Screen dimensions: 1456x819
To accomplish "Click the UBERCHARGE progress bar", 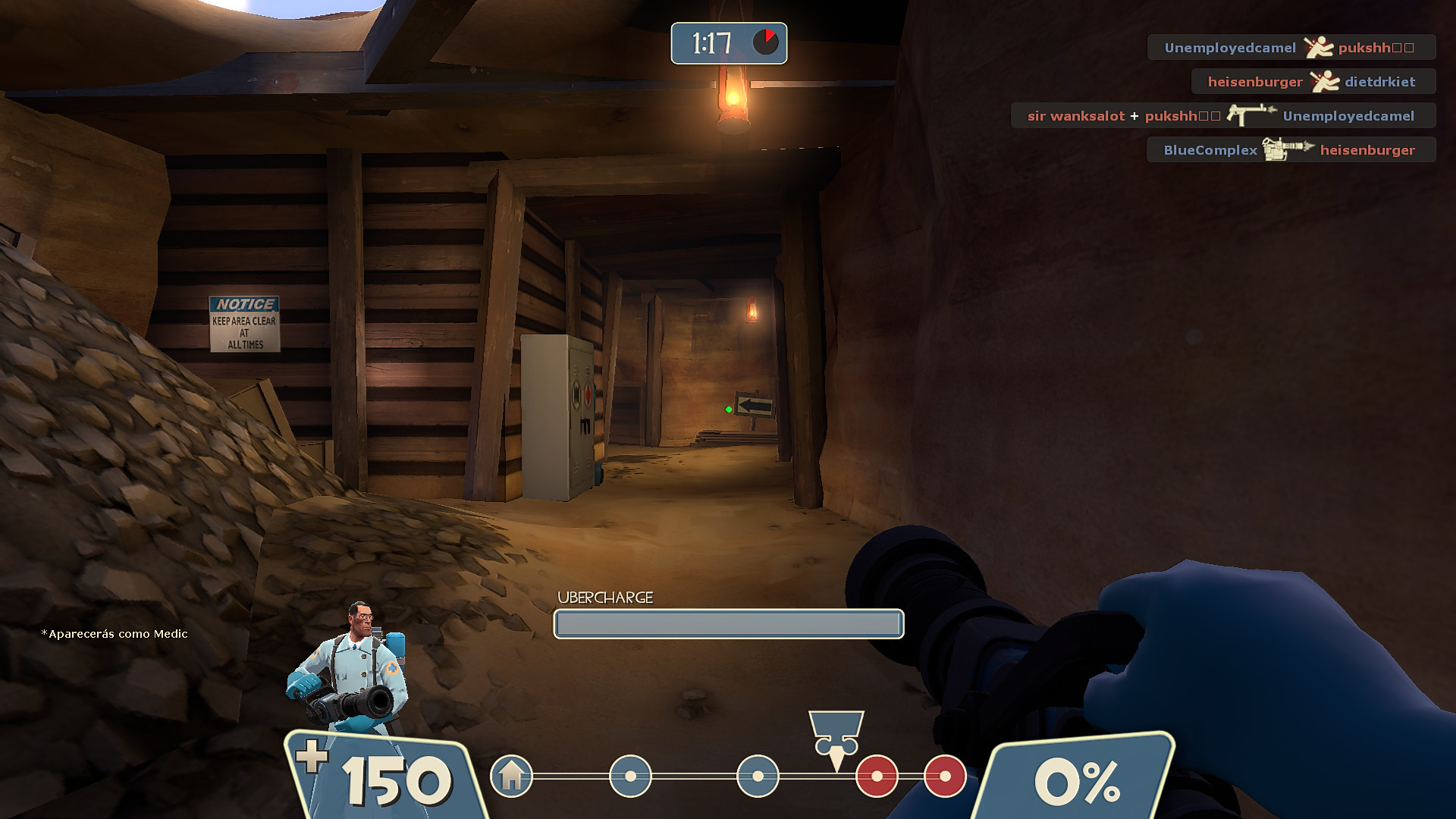I will coord(728,623).
